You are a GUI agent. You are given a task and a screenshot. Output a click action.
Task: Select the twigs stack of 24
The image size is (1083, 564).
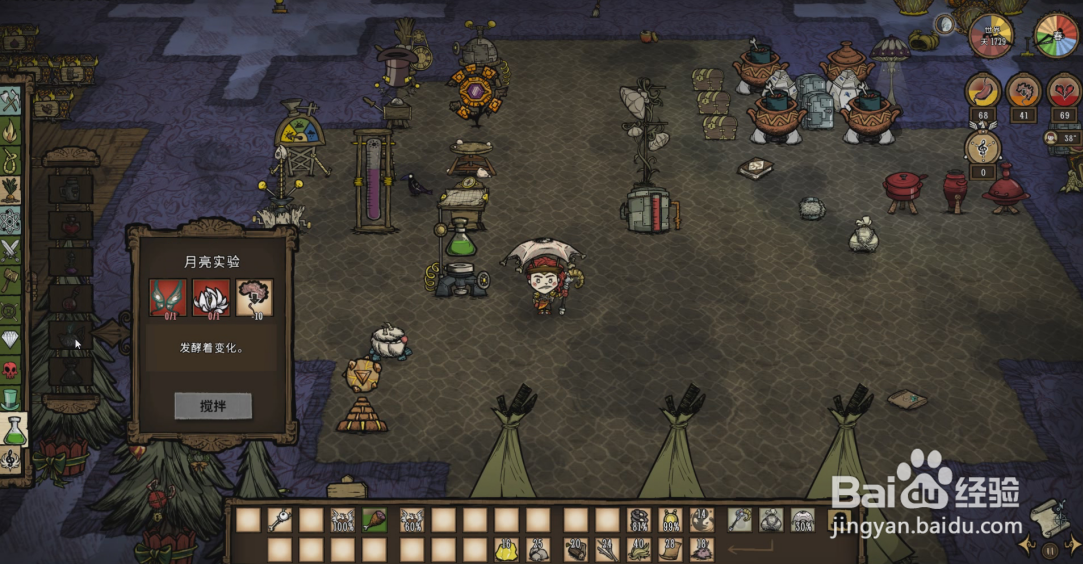coord(607,549)
